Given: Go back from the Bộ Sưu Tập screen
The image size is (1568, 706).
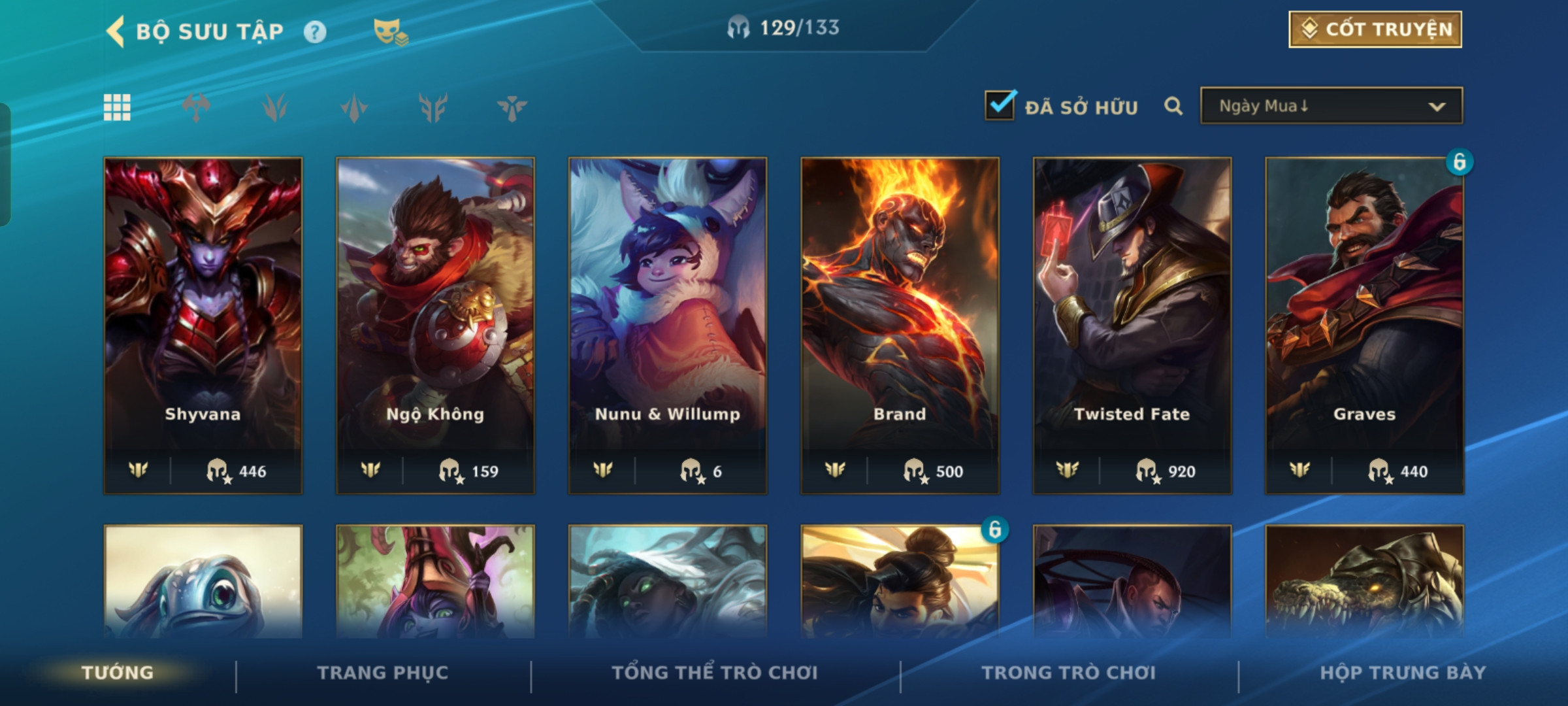Looking at the screenshot, I should [x=116, y=31].
